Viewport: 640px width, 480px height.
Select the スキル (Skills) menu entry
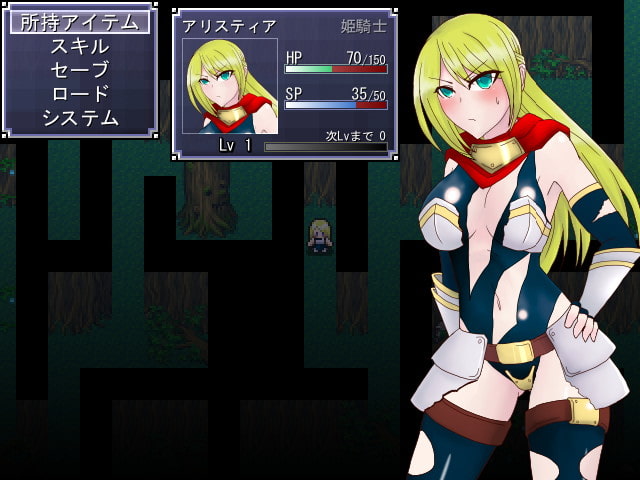coord(80,46)
